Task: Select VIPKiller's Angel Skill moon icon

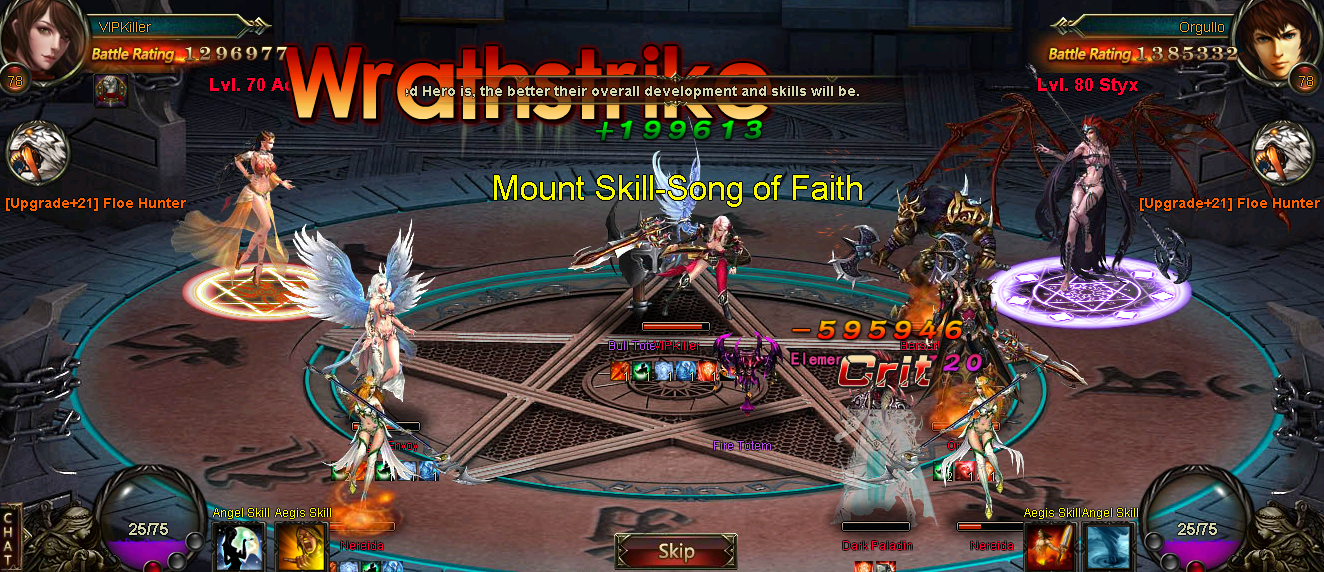Action: [x=239, y=546]
